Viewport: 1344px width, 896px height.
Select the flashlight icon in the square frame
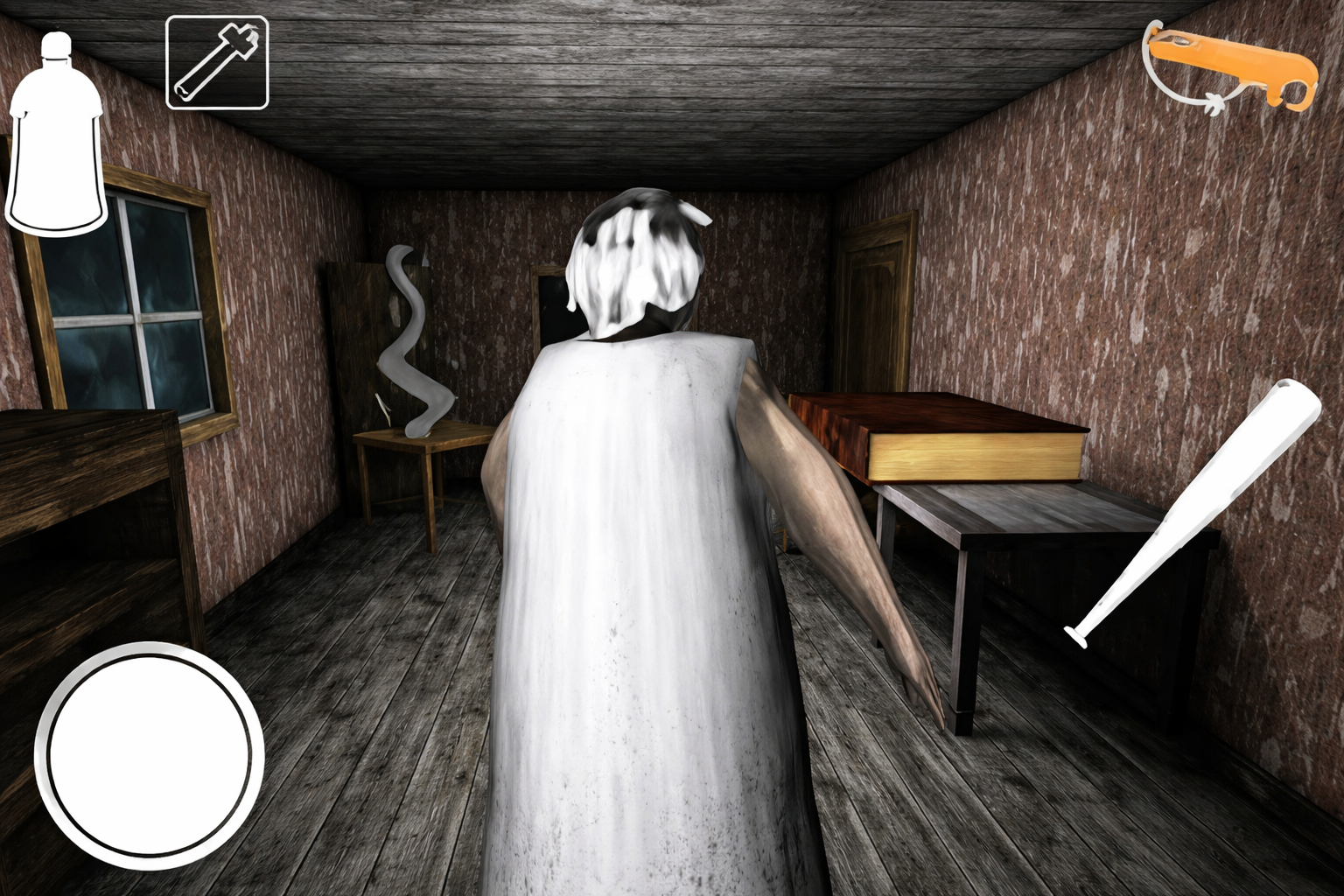tap(217, 63)
